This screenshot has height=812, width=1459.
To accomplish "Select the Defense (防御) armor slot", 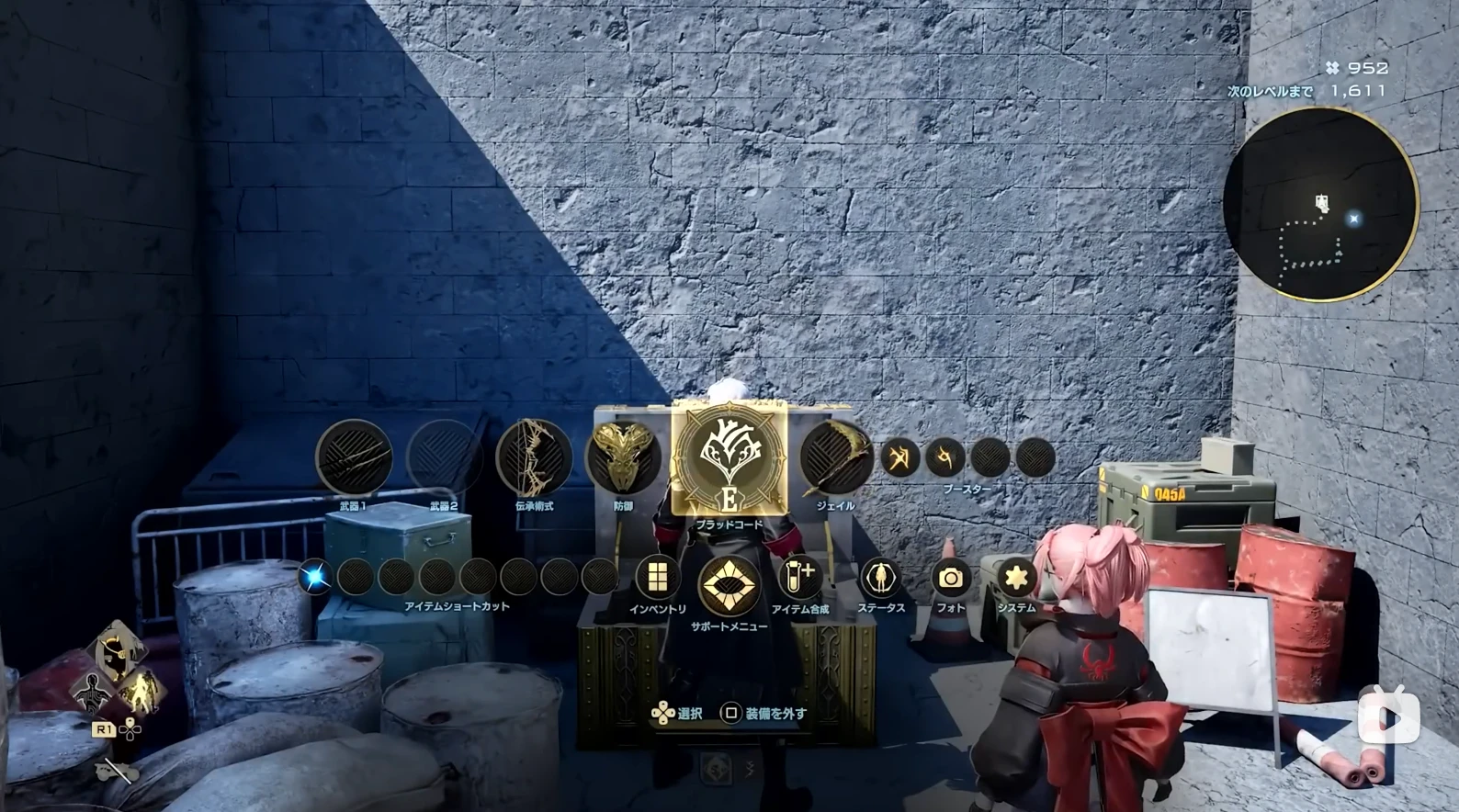I will click(x=624, y=457).
